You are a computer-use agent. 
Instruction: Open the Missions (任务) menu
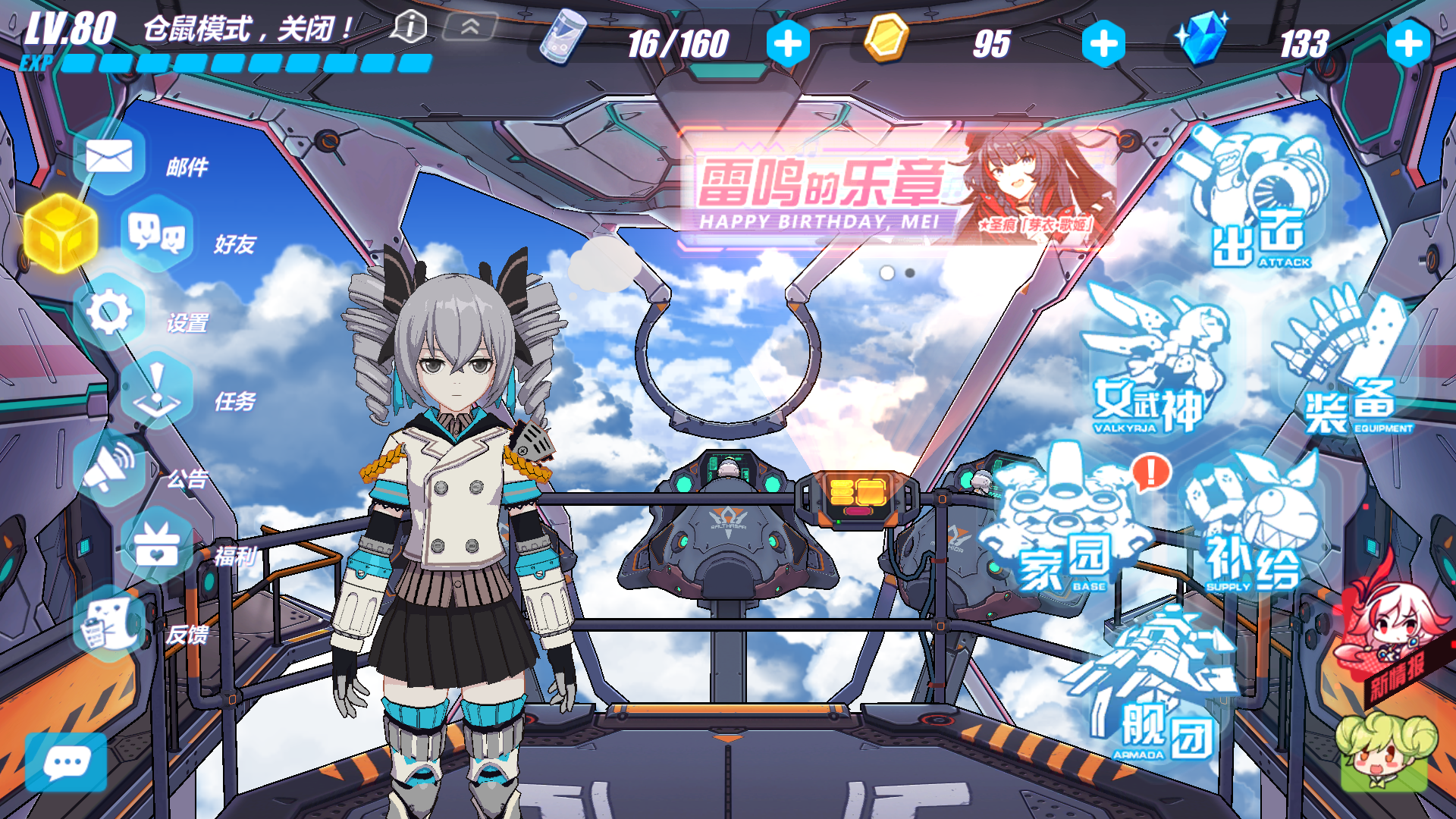(157, 391)
